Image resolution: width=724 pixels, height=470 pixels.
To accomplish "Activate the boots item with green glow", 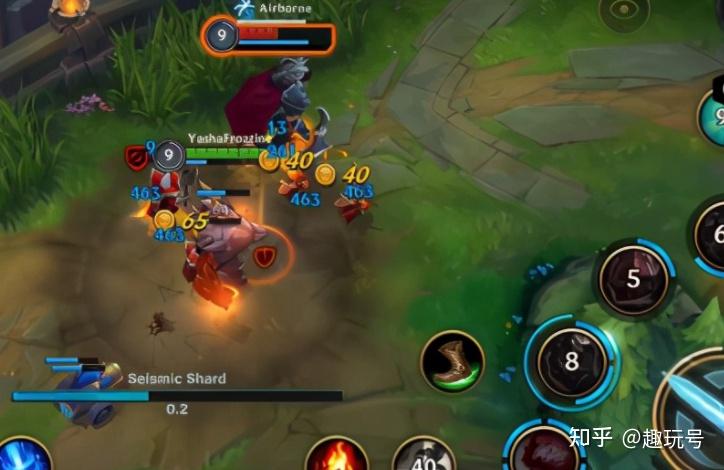I will pyautogui.click(x=452, y=361).
